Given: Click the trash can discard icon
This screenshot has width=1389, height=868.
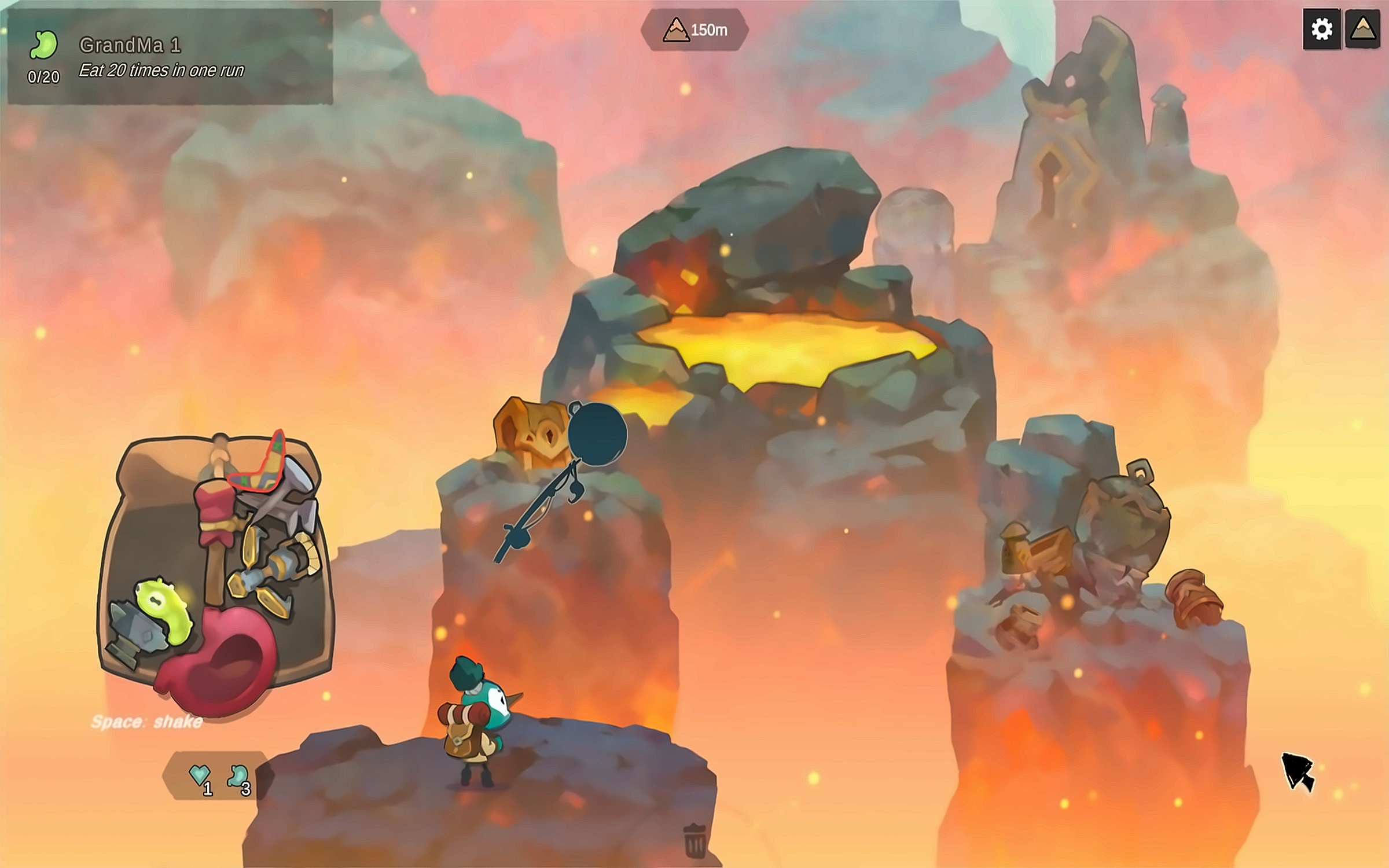Looking at the screenshot, I should coord(694,840).
